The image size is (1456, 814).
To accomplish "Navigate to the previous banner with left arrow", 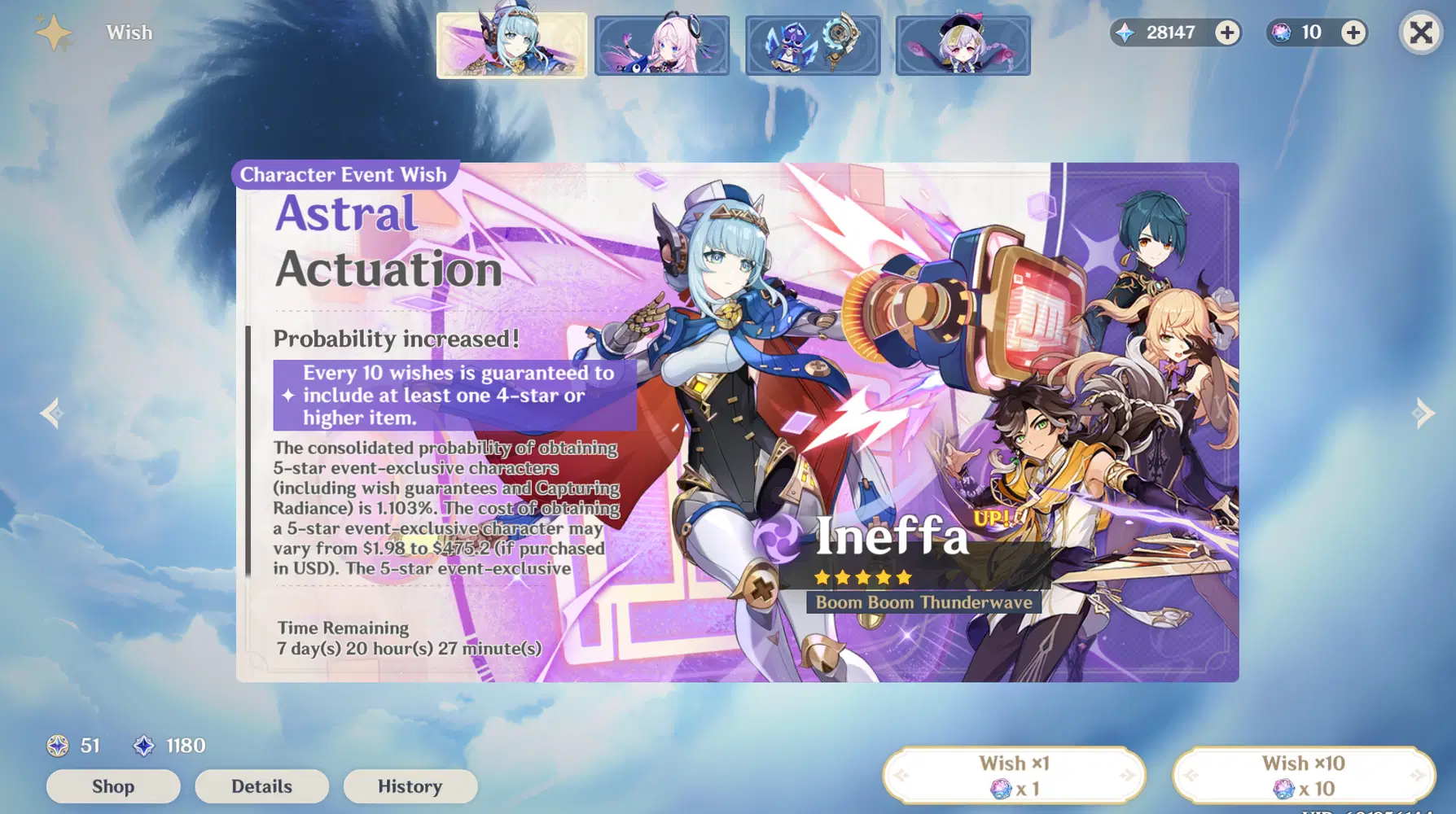I will [50, 414].
